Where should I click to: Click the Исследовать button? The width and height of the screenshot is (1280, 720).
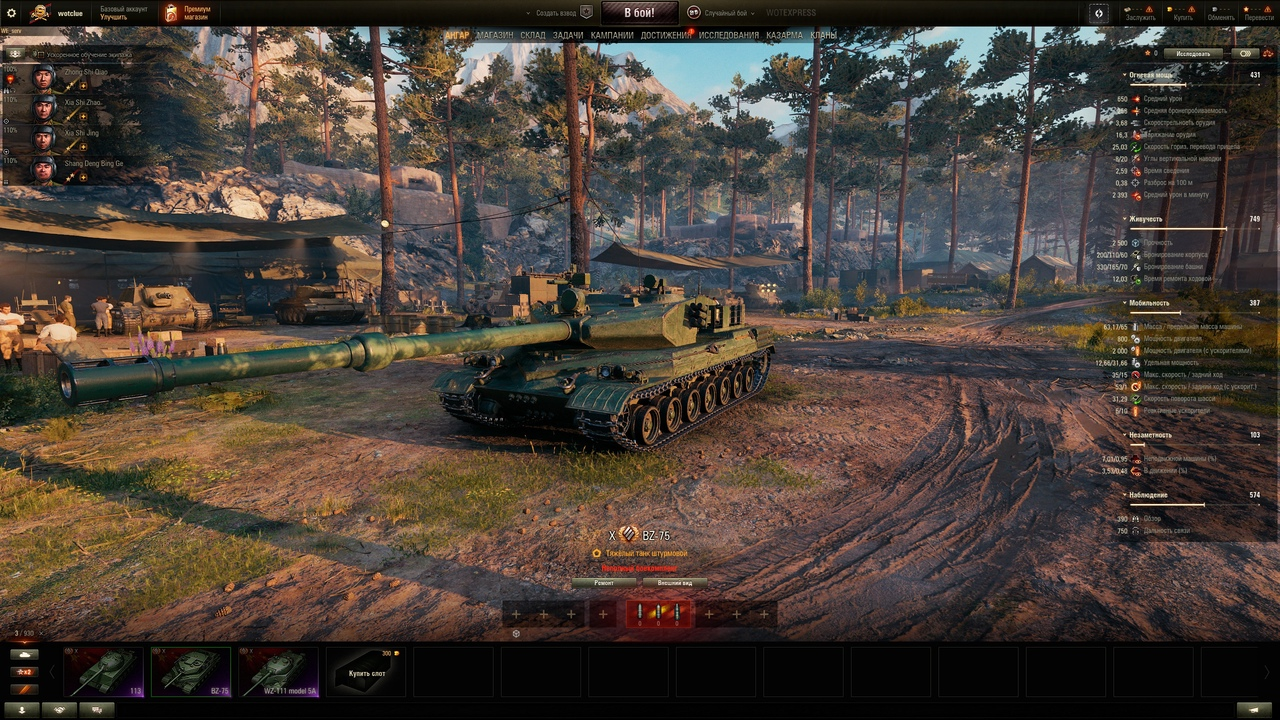pyautogui.click(x=1193, y=54)
